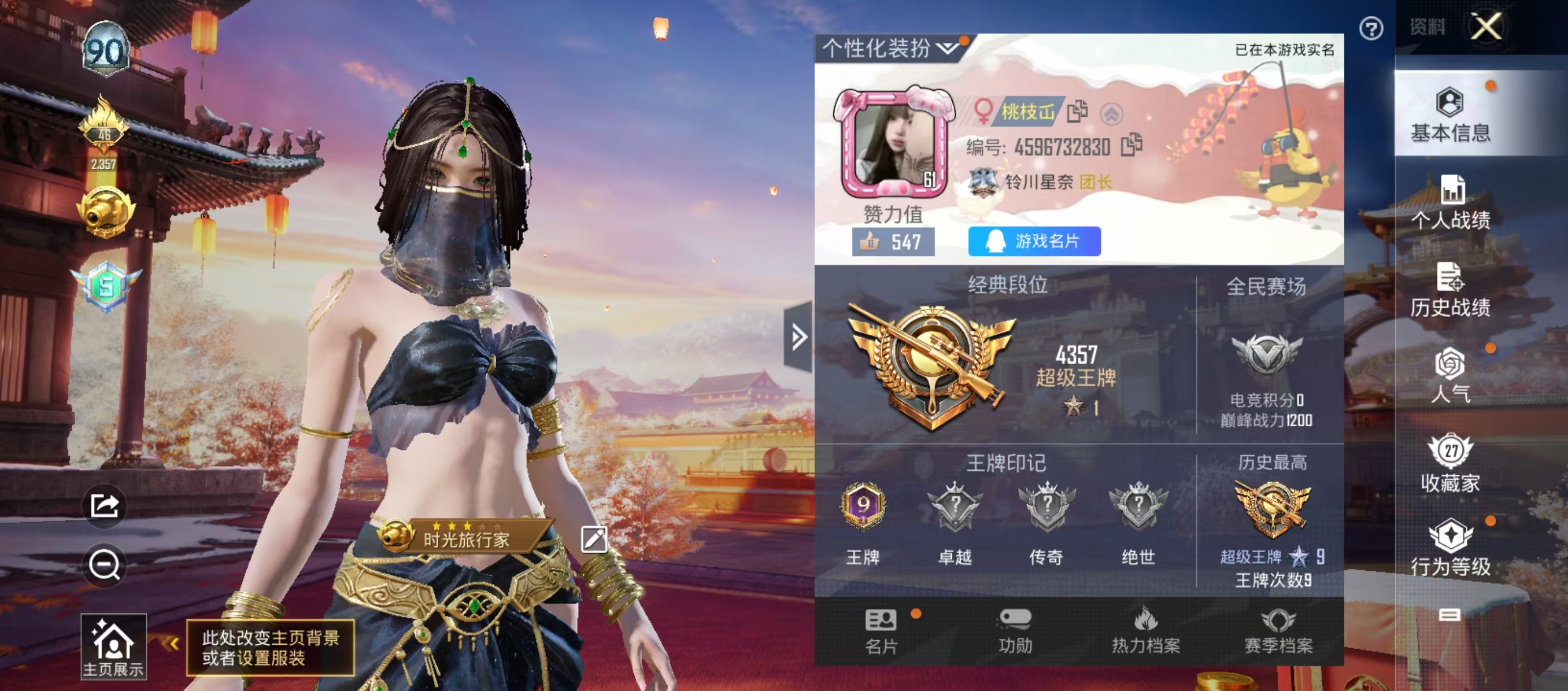The width and height of the screenshot is (1568, 691).
Task: Select the 人气 tab
Action: click(x=1451, y=375)
